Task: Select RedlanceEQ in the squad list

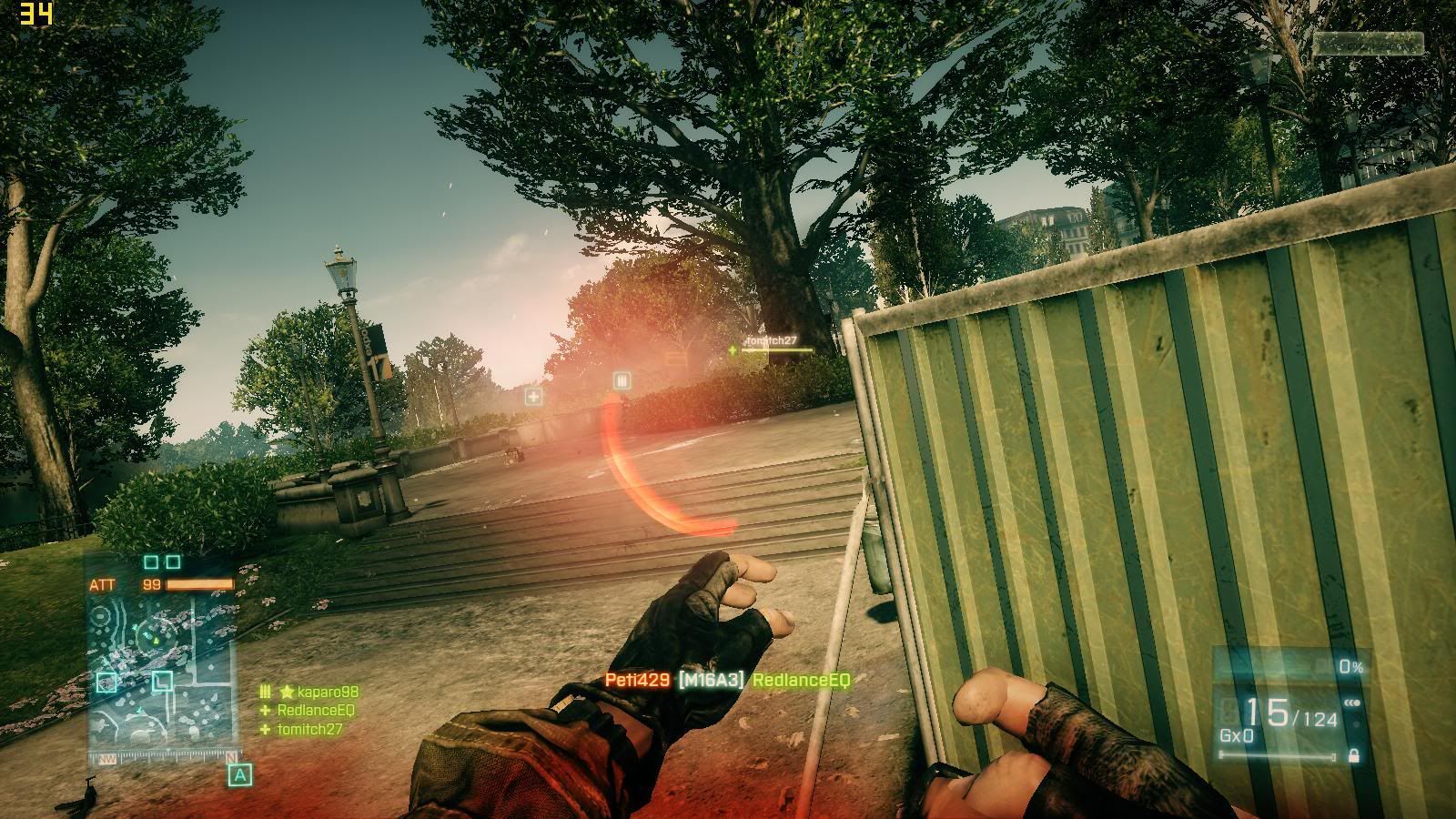Action: [315, 711]
